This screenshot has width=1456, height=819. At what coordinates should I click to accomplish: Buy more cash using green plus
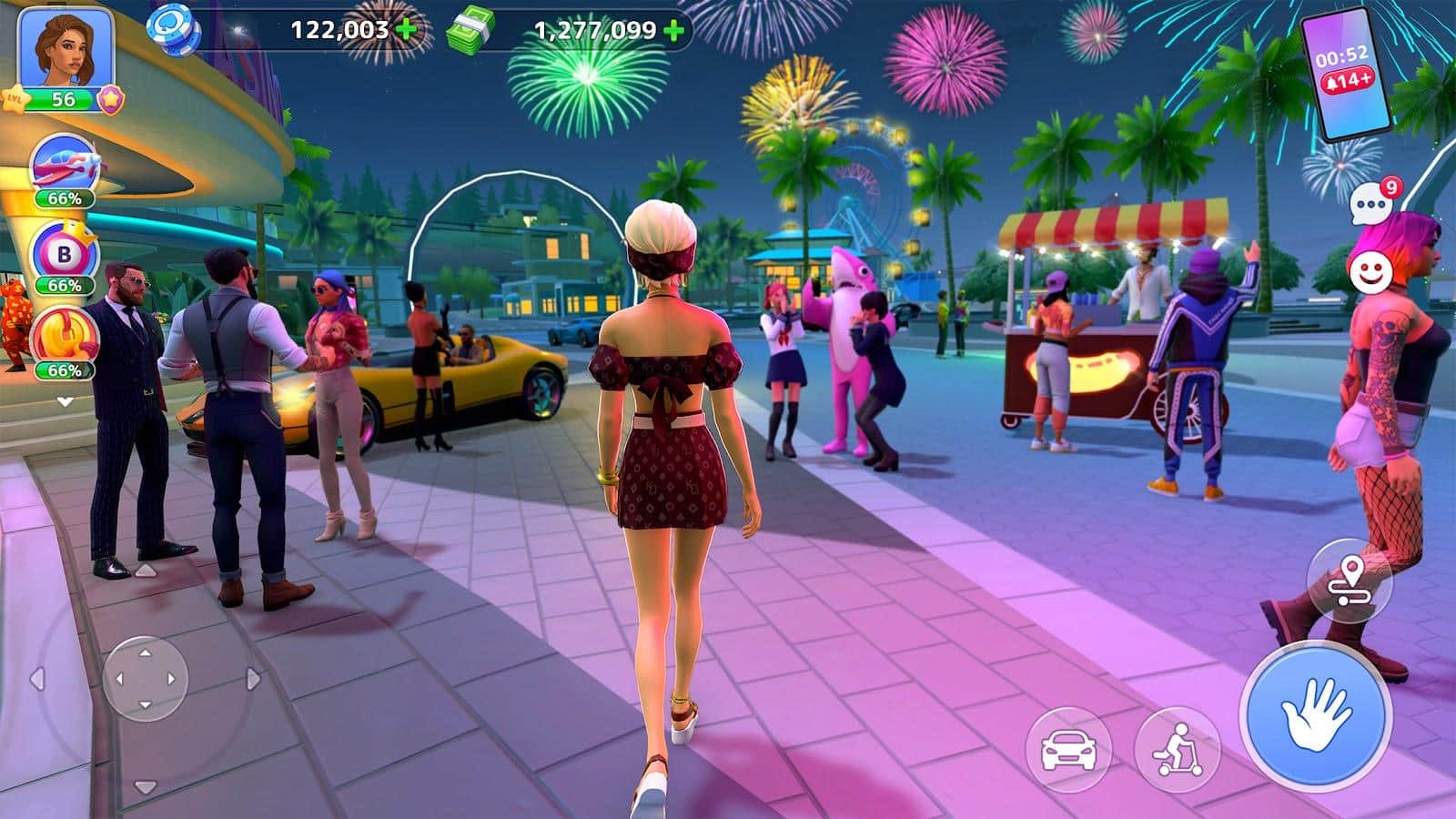[674, 31]
